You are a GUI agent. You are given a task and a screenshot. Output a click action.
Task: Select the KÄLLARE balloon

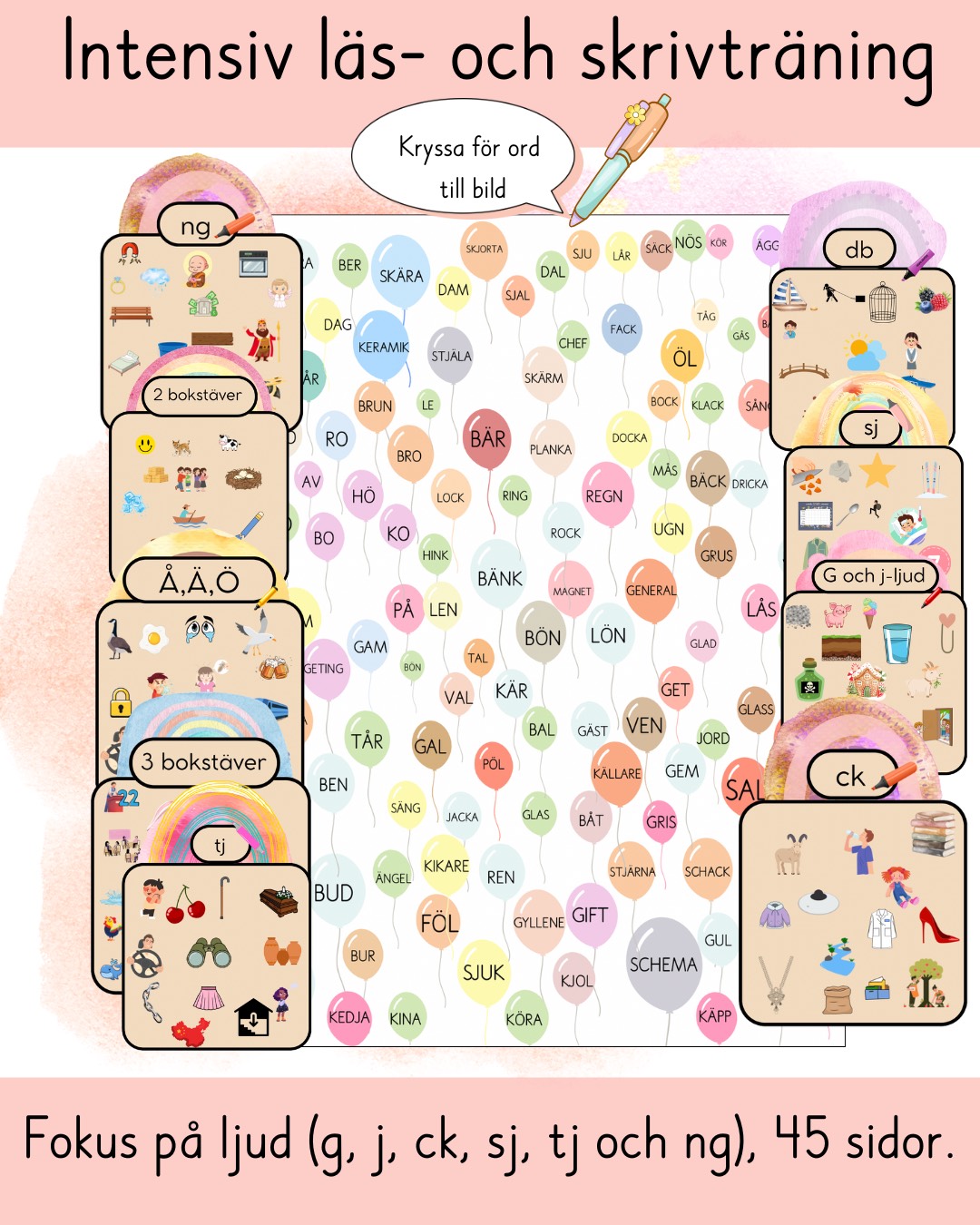(617, 773)
